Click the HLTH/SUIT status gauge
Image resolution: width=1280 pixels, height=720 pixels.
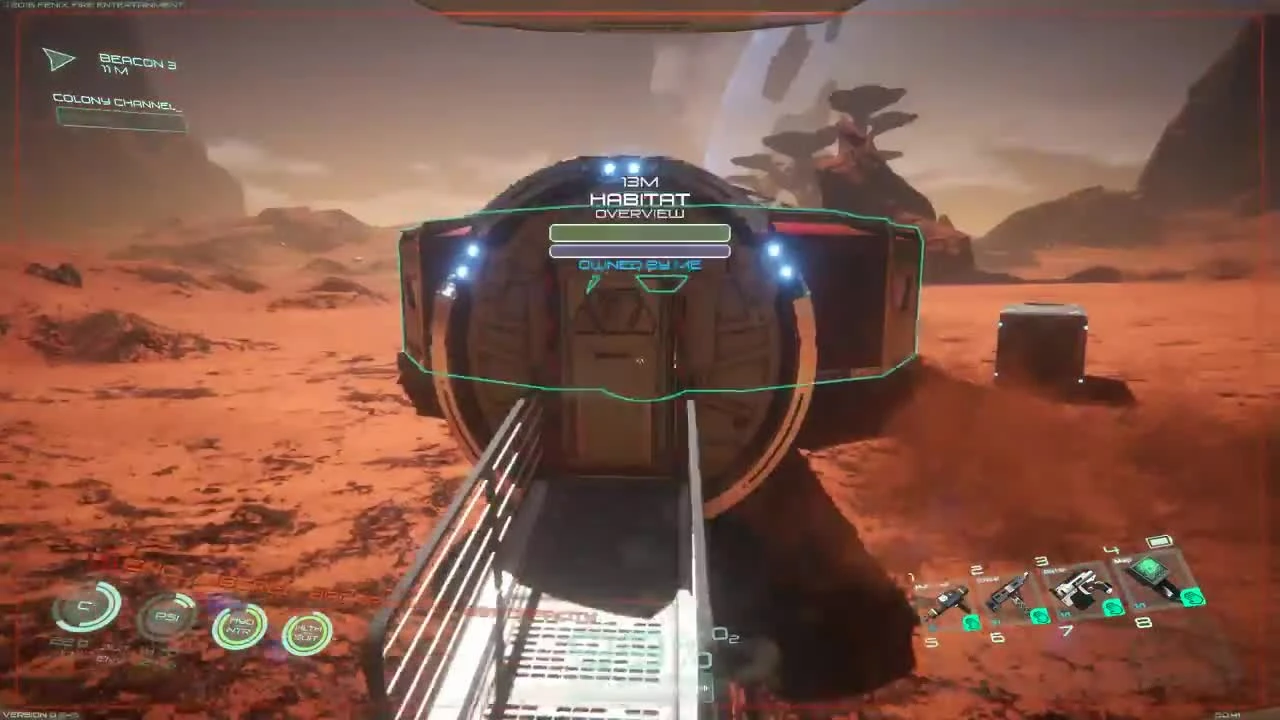pos(307,632)
